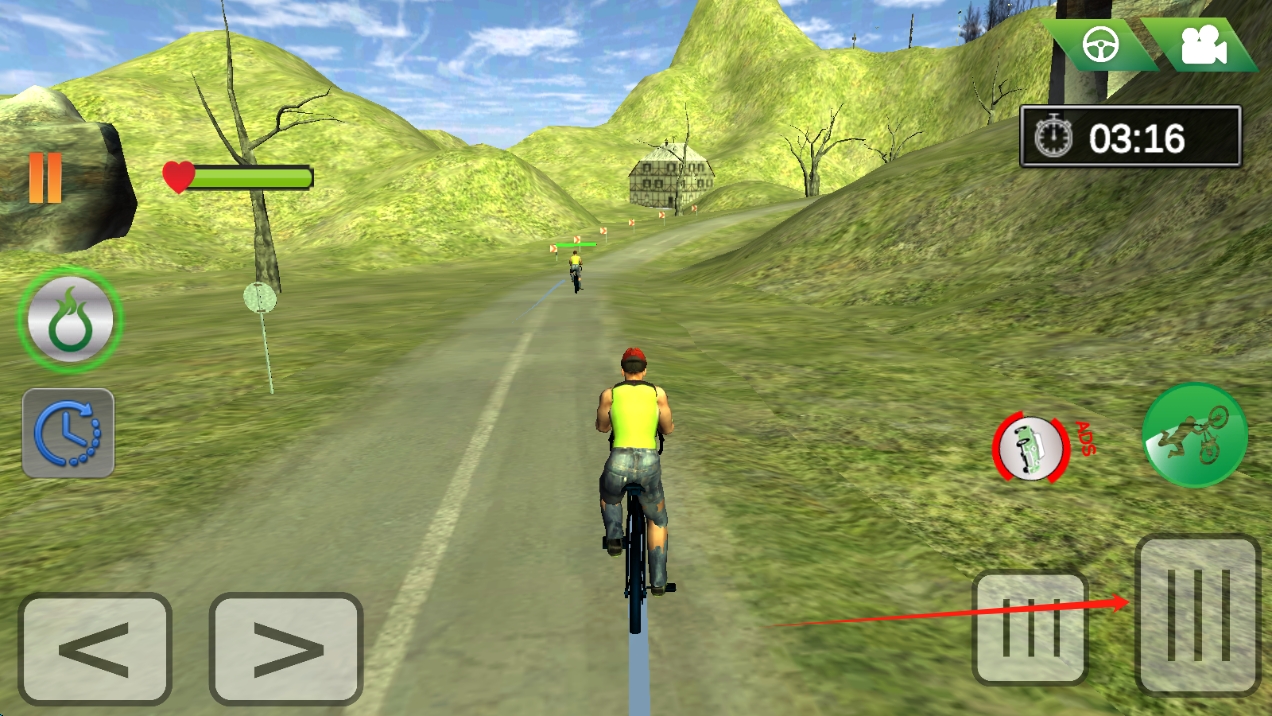Steer left with the left arrow button
The width and height of the screenshot is (1272, 716).
point(95,649)
